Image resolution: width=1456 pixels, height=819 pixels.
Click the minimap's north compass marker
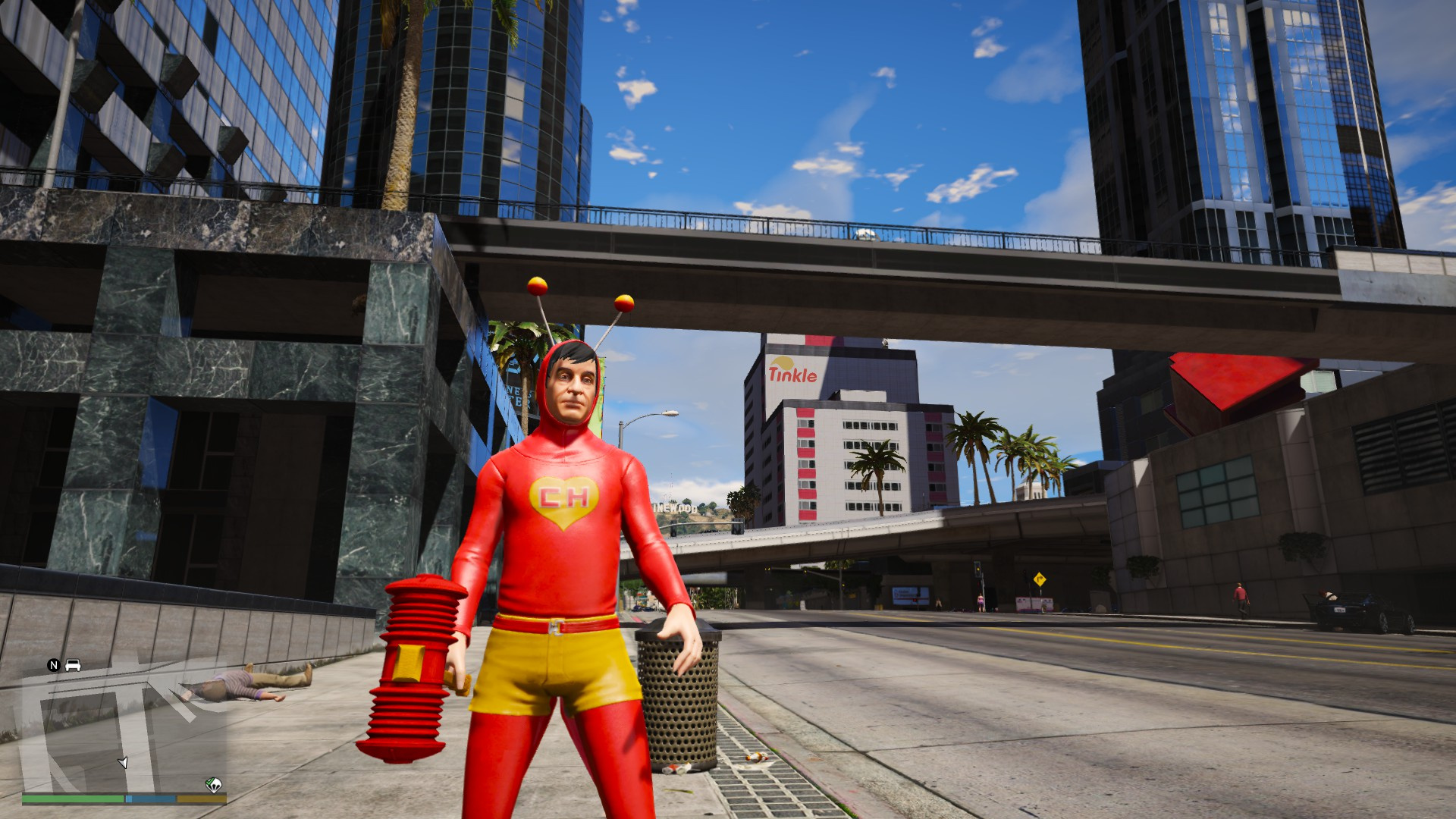[x=53, y=665]
